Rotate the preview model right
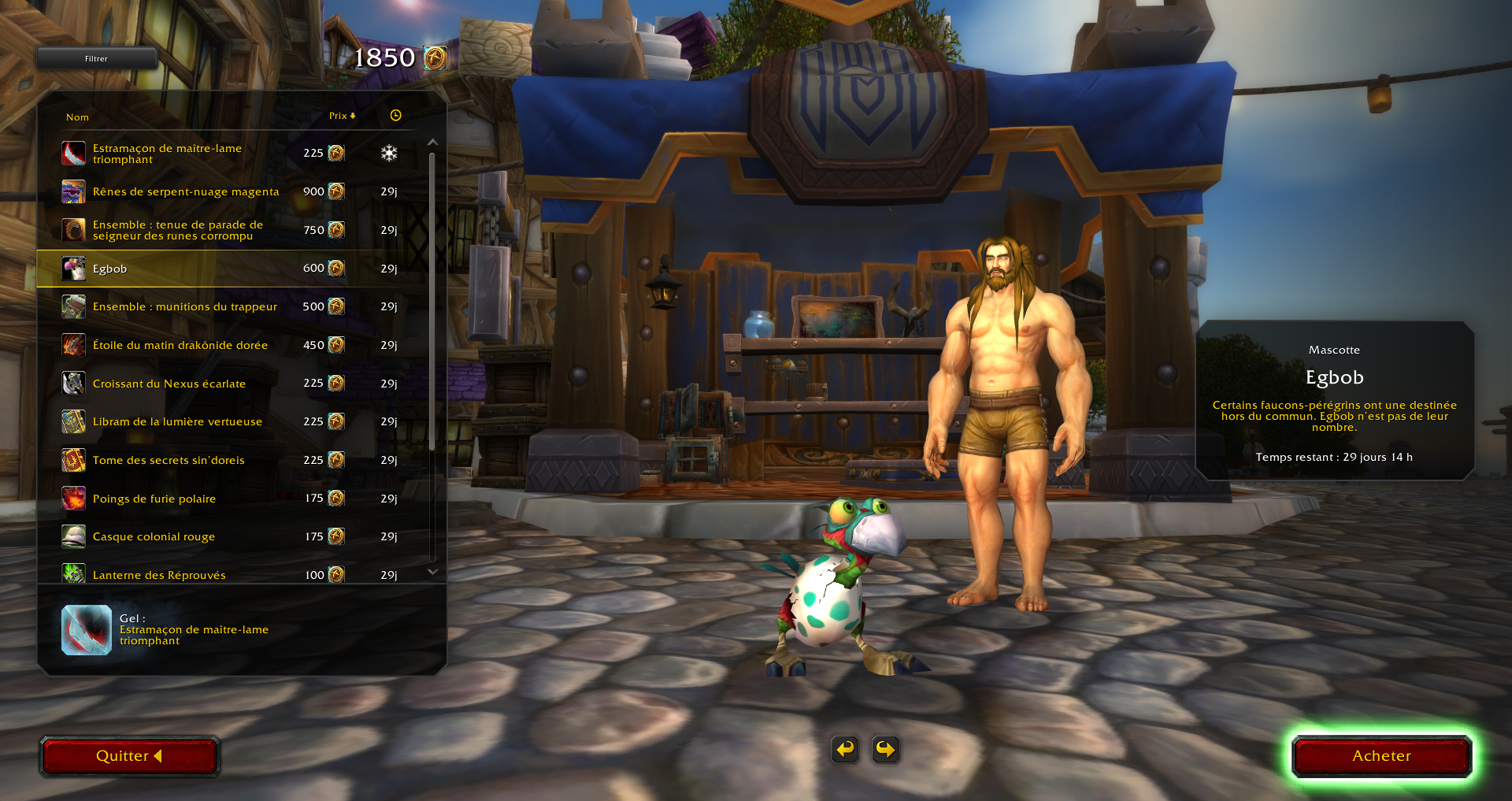Screen dimensions: 1512x801 885,749
